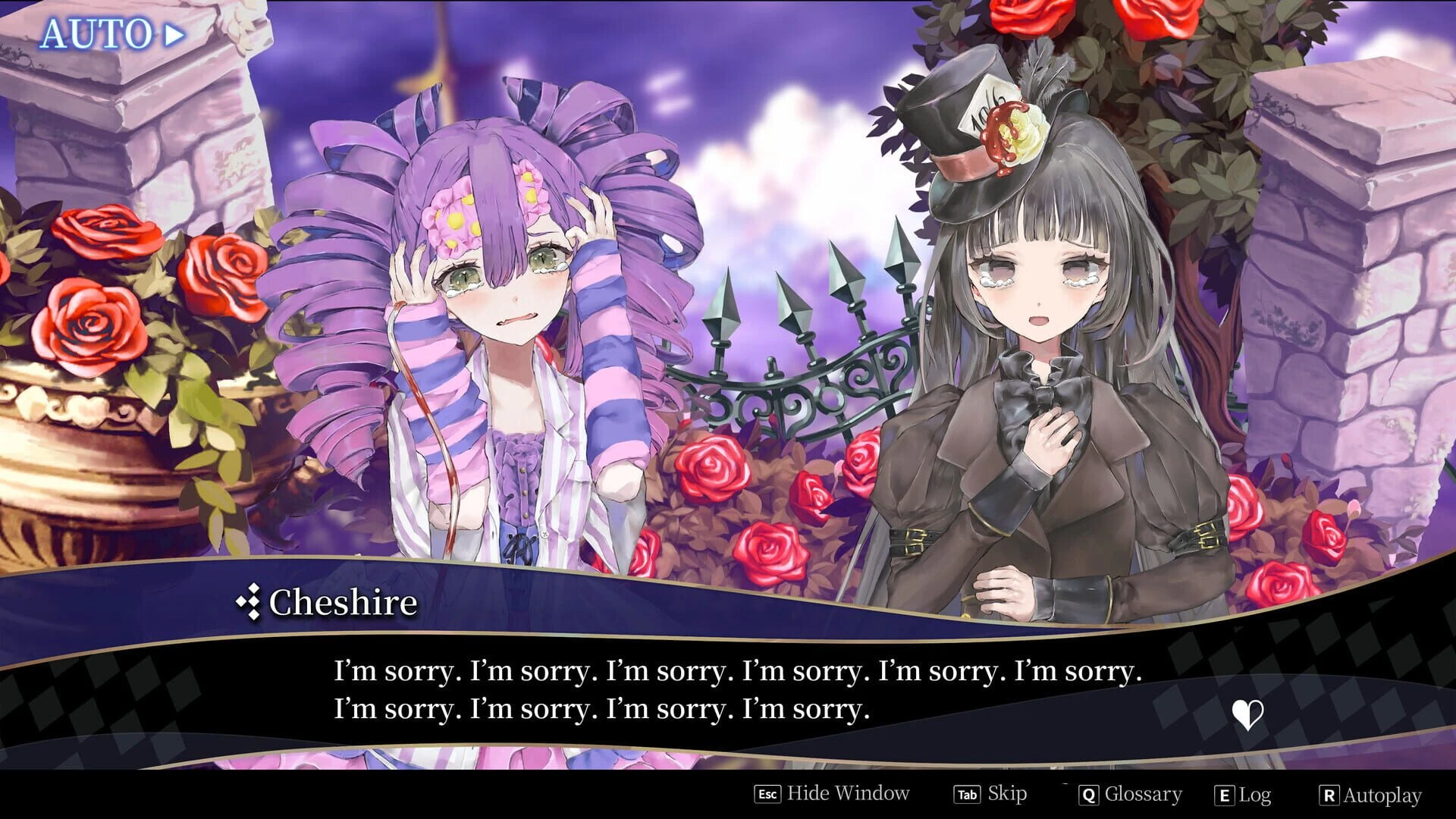1456x819 pixels.
Task: Skip the current dialogue
Action: (990, 794)
